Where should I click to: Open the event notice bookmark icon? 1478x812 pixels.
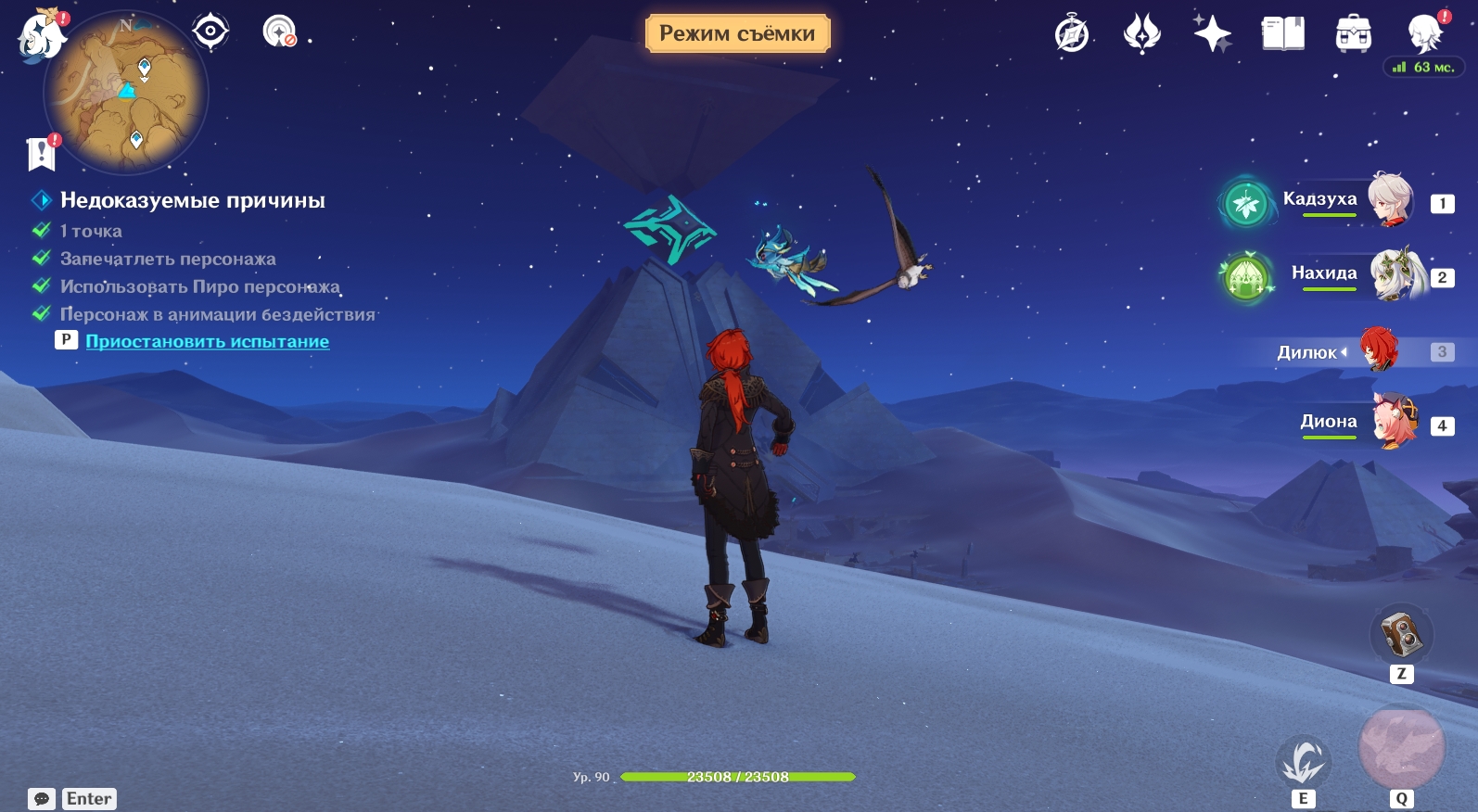point(42,153)
